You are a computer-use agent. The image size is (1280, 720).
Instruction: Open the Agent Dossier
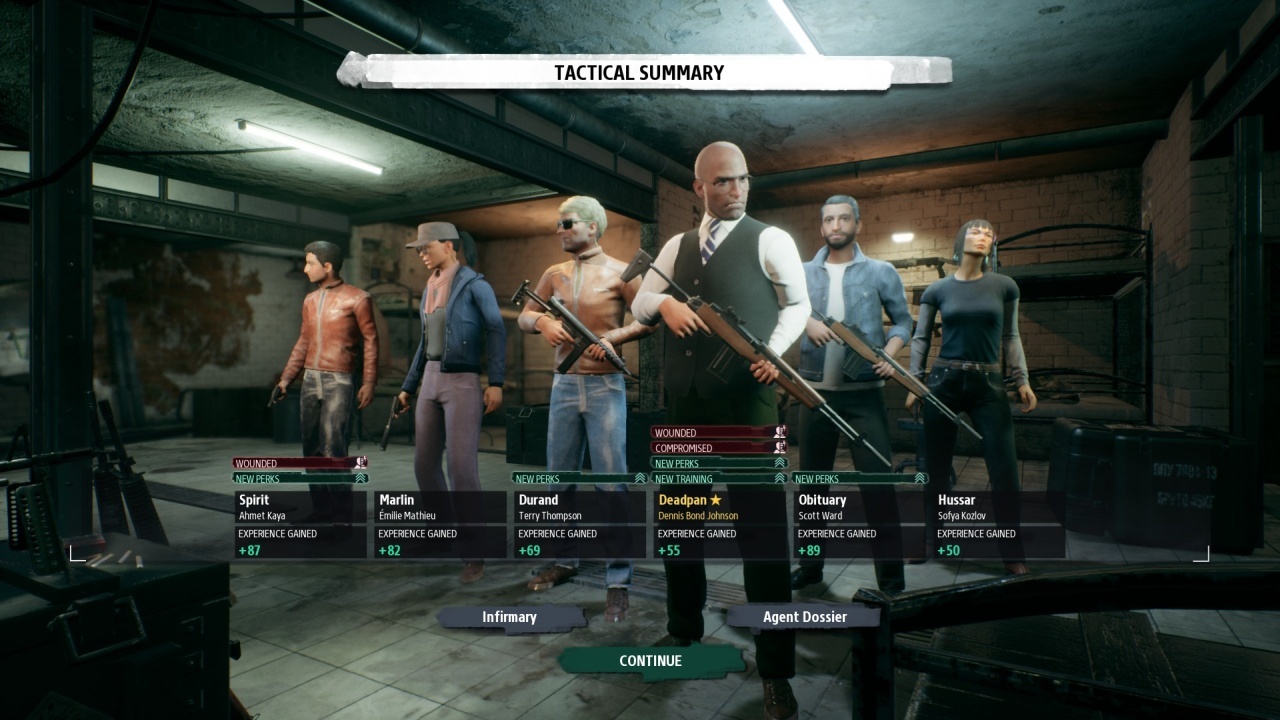pos(804,617)
